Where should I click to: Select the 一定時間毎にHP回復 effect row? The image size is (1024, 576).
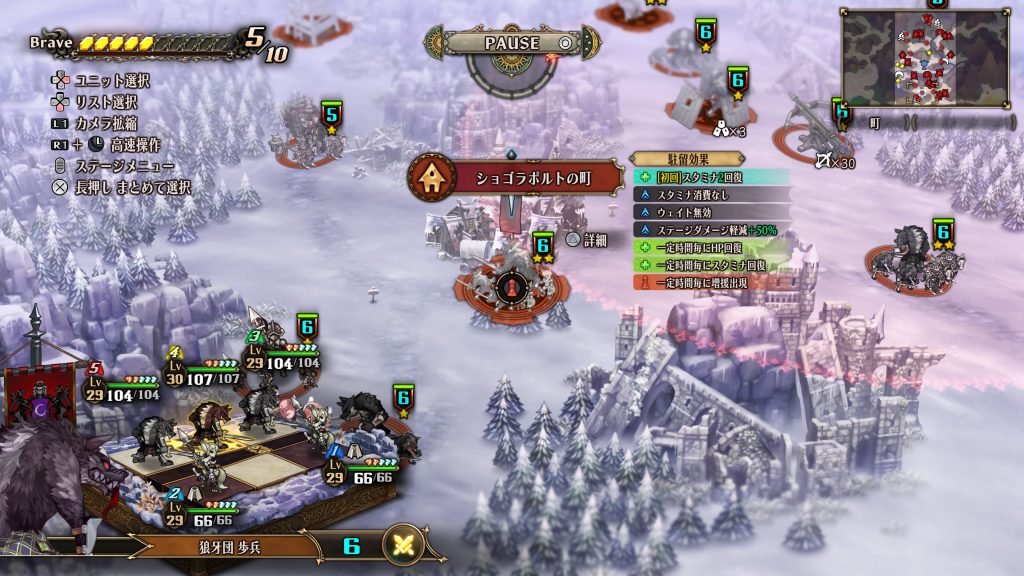pyautogui.click(x=700, y=248)
